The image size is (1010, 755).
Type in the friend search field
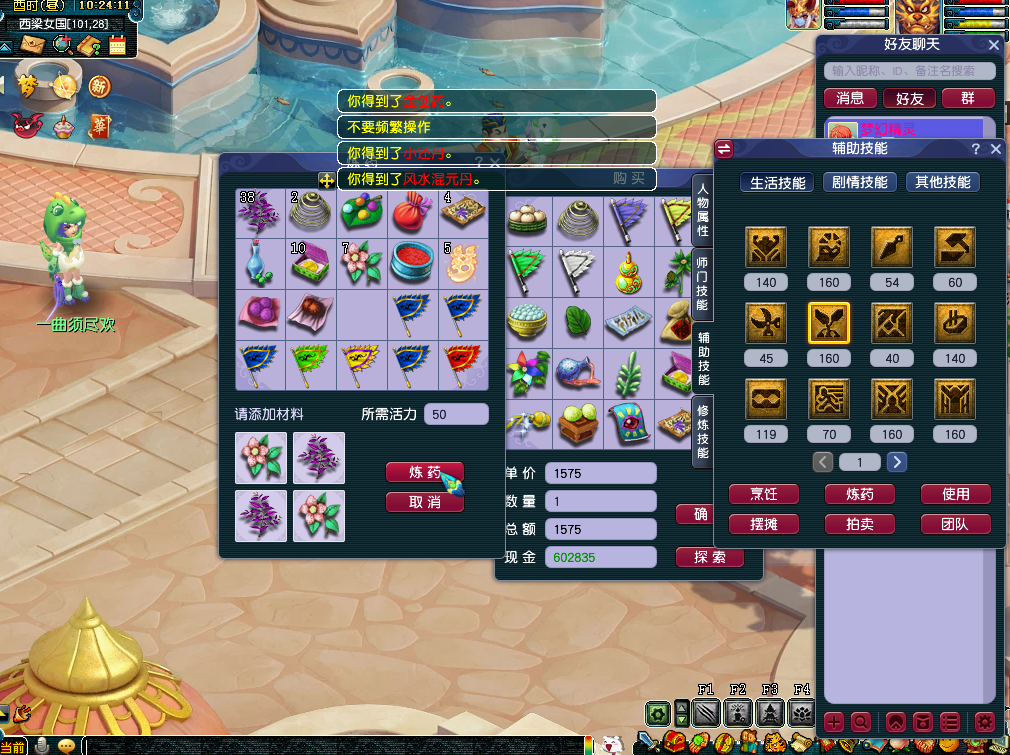(909, 71)
